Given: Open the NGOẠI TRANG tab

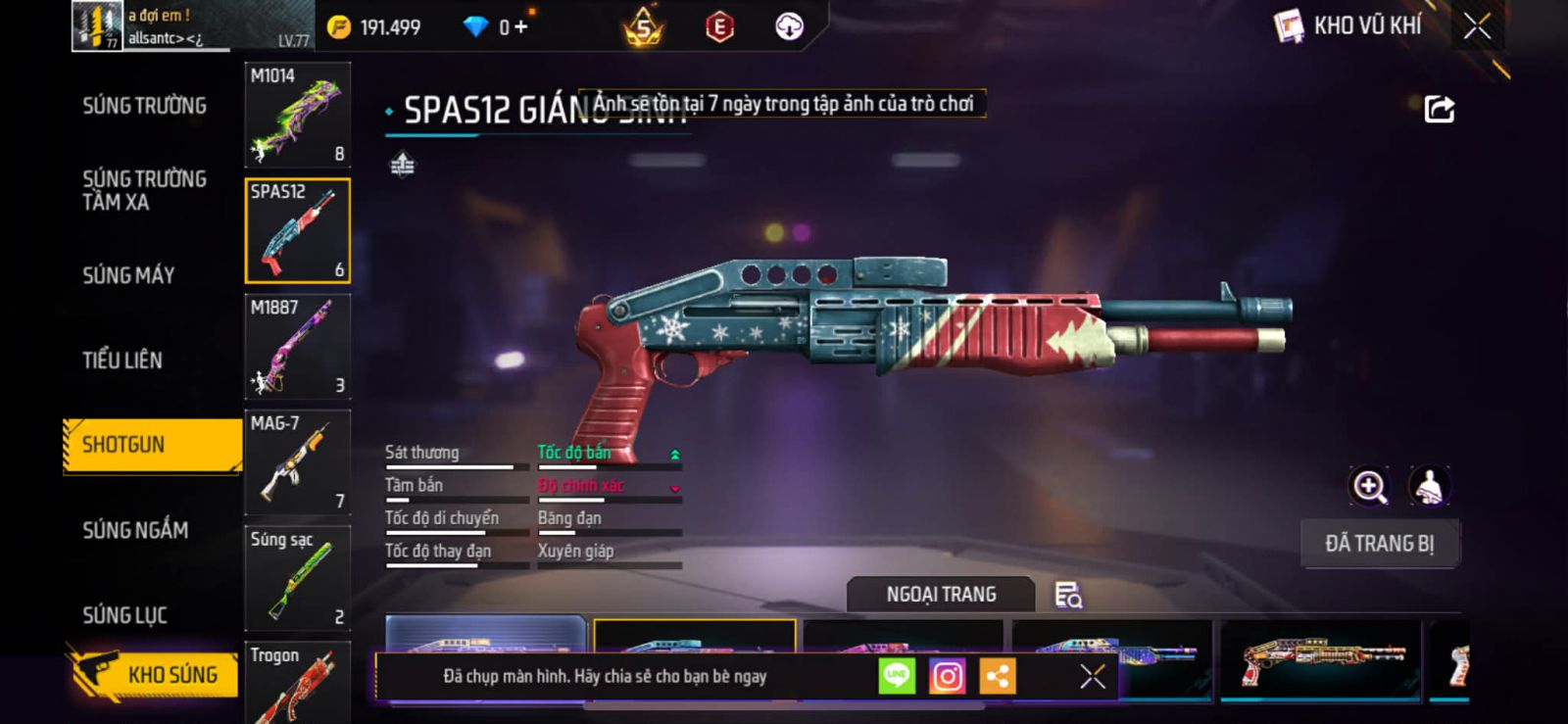Looking at the screenshot, I should (x=941, y=595).
